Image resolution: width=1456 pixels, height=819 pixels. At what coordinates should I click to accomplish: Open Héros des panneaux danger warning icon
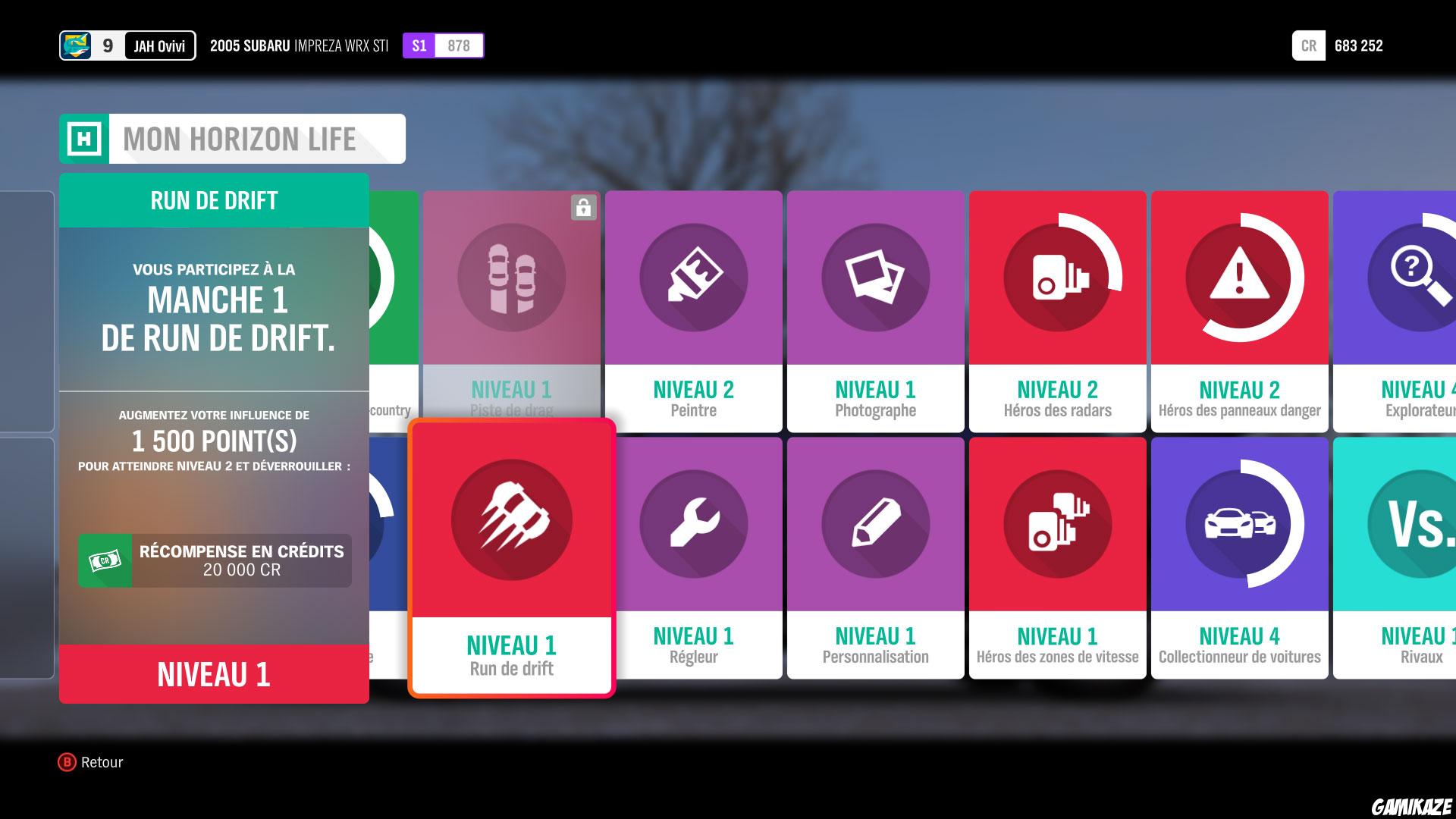click(x=1239, y=278)
